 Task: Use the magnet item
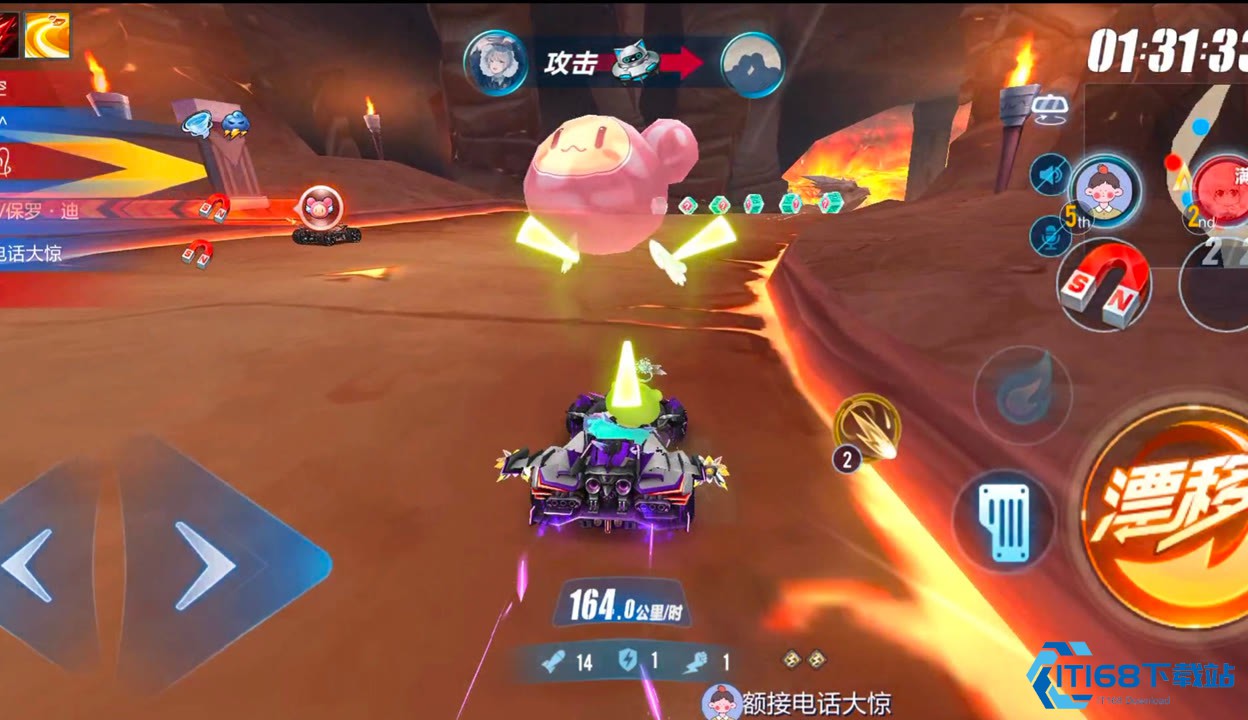coord(1104,285)
